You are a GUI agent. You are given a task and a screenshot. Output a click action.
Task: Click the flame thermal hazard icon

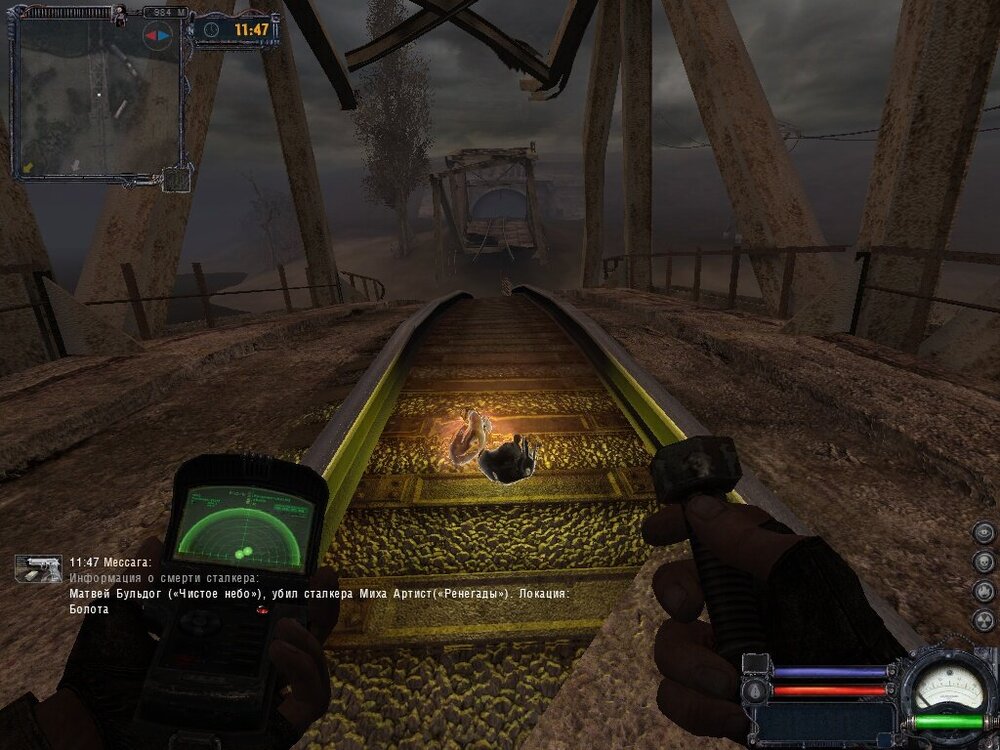[x=984, y=591]
